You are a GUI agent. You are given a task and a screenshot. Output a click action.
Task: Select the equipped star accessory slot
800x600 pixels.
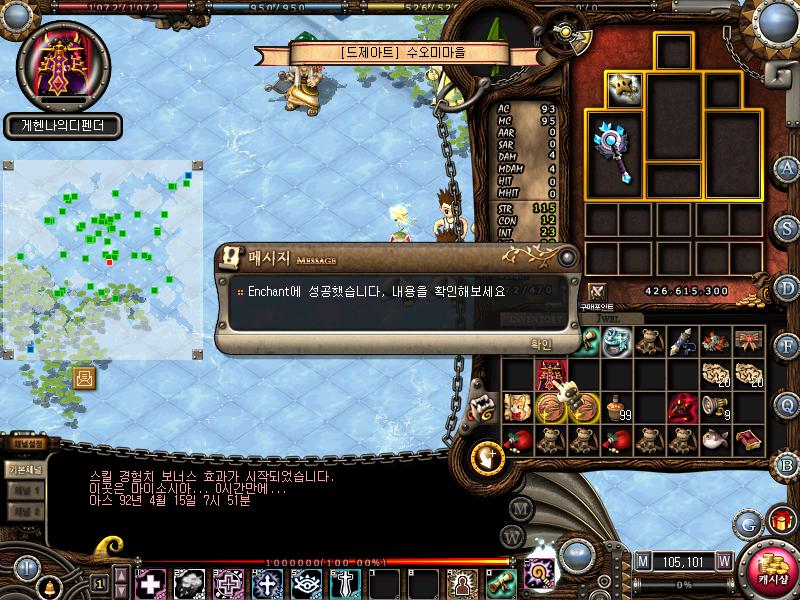click(x=622, y=90)
